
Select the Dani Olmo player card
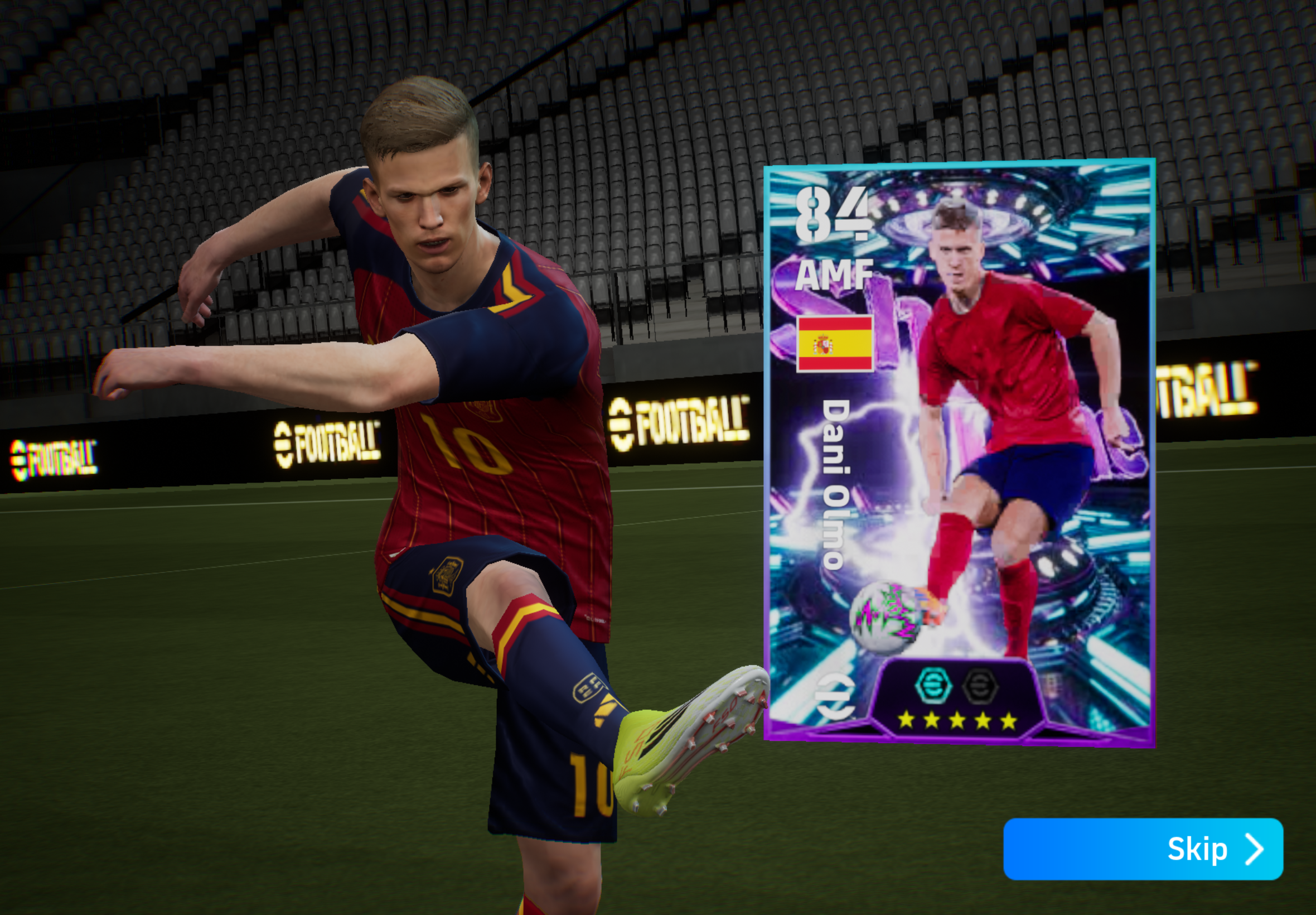(x=959, y=453)
